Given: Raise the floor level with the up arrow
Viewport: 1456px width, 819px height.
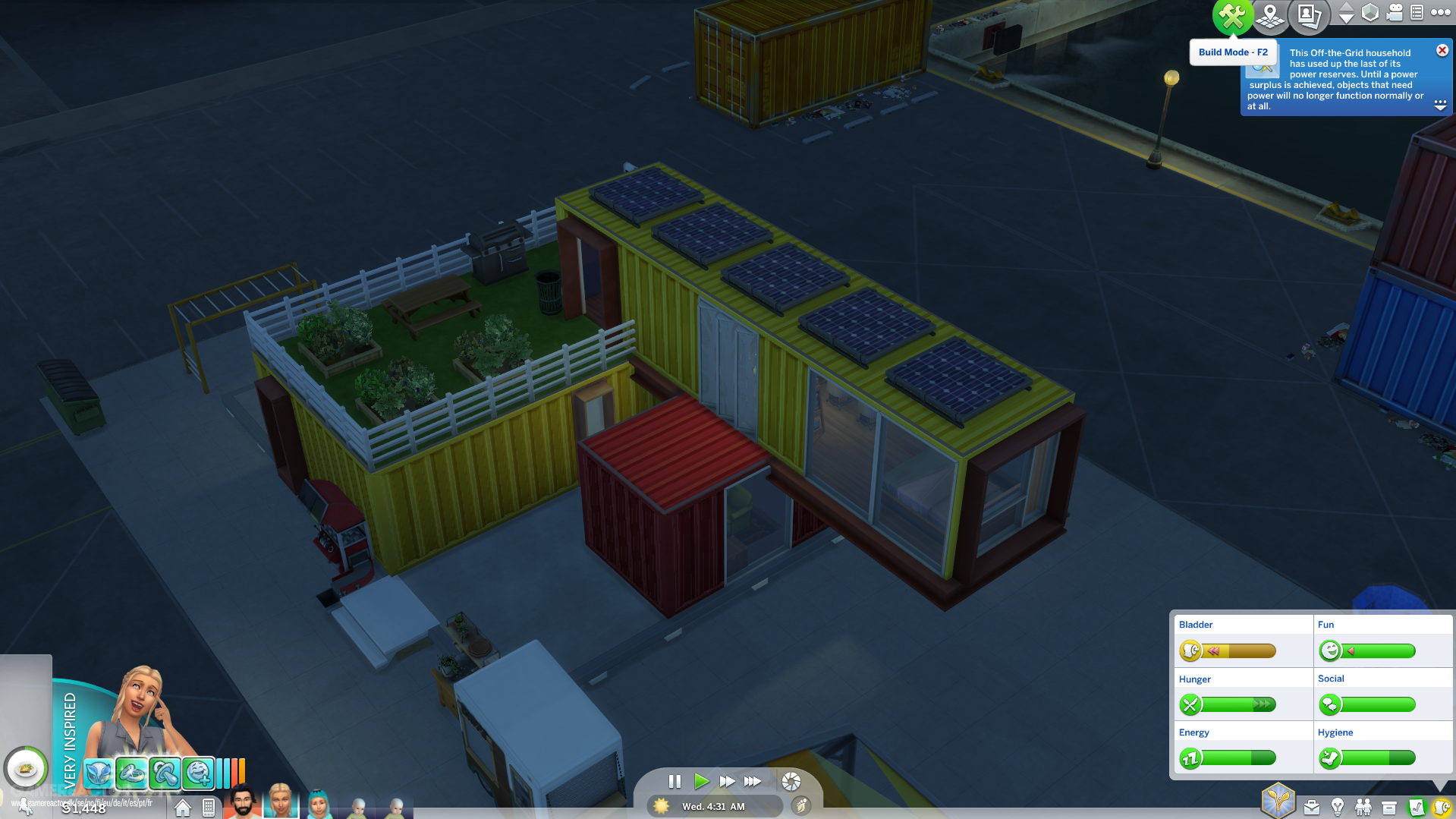Looking at the screenshot, I should pyautogui.click(x=1345, y=8).
